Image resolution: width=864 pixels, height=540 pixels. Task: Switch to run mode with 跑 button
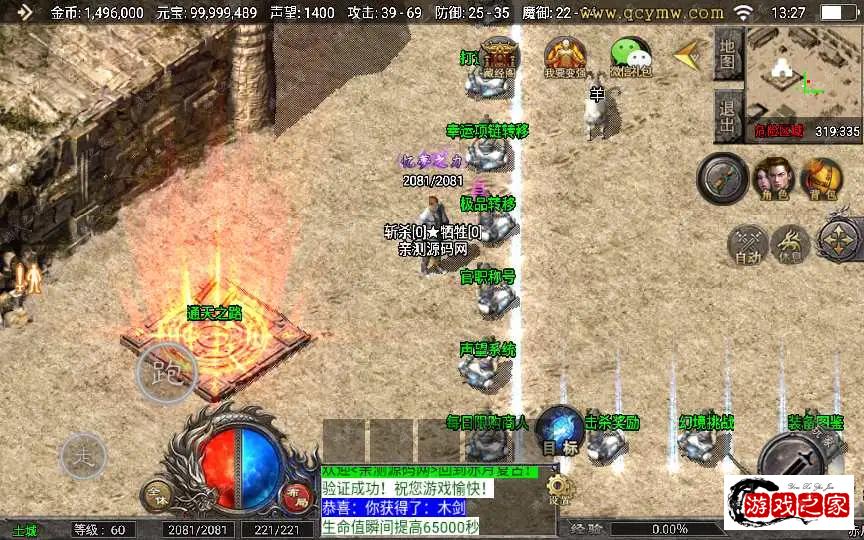166,372
